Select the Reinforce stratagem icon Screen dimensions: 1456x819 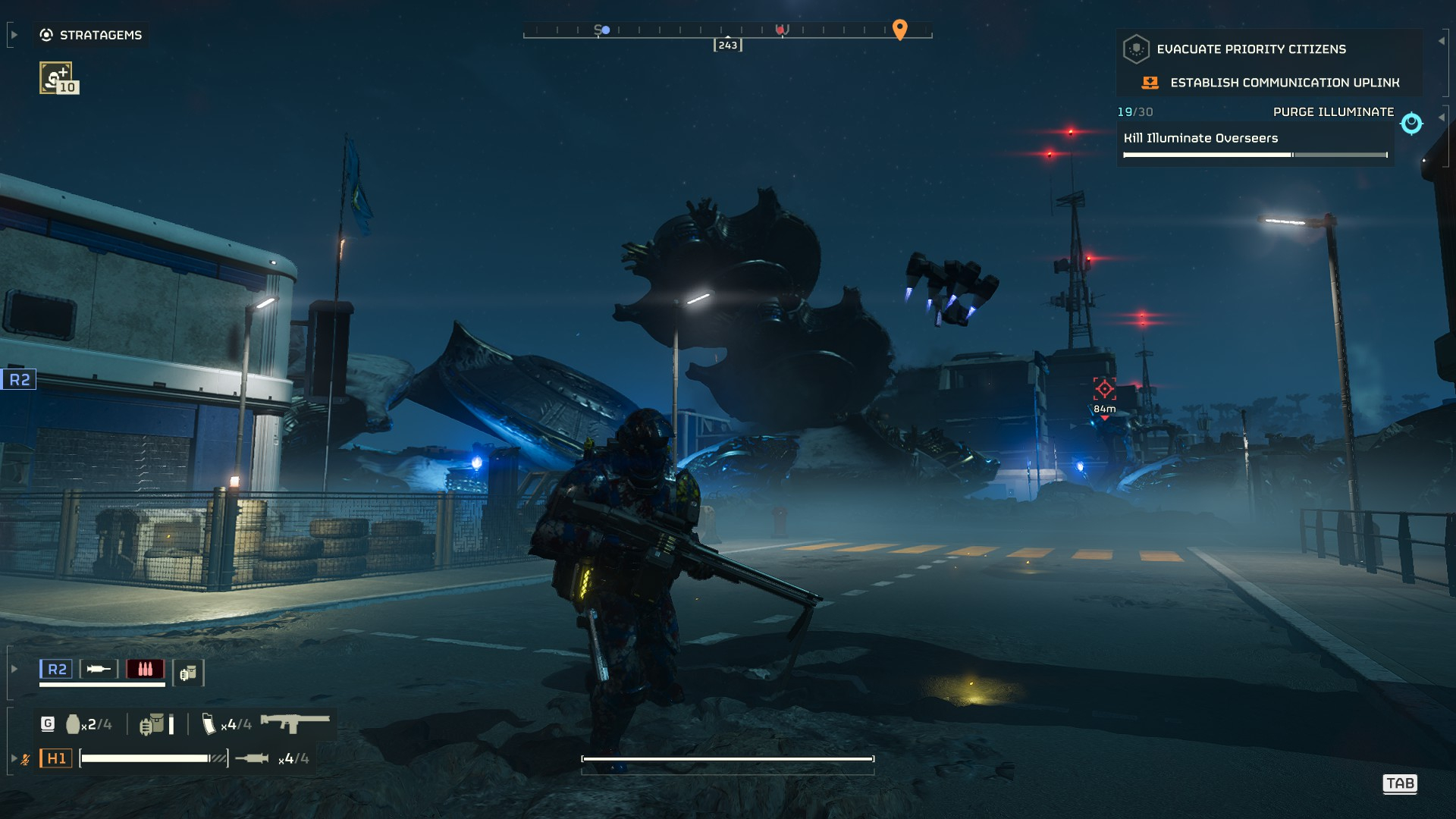pyautogui.click(x=56, y=77)
